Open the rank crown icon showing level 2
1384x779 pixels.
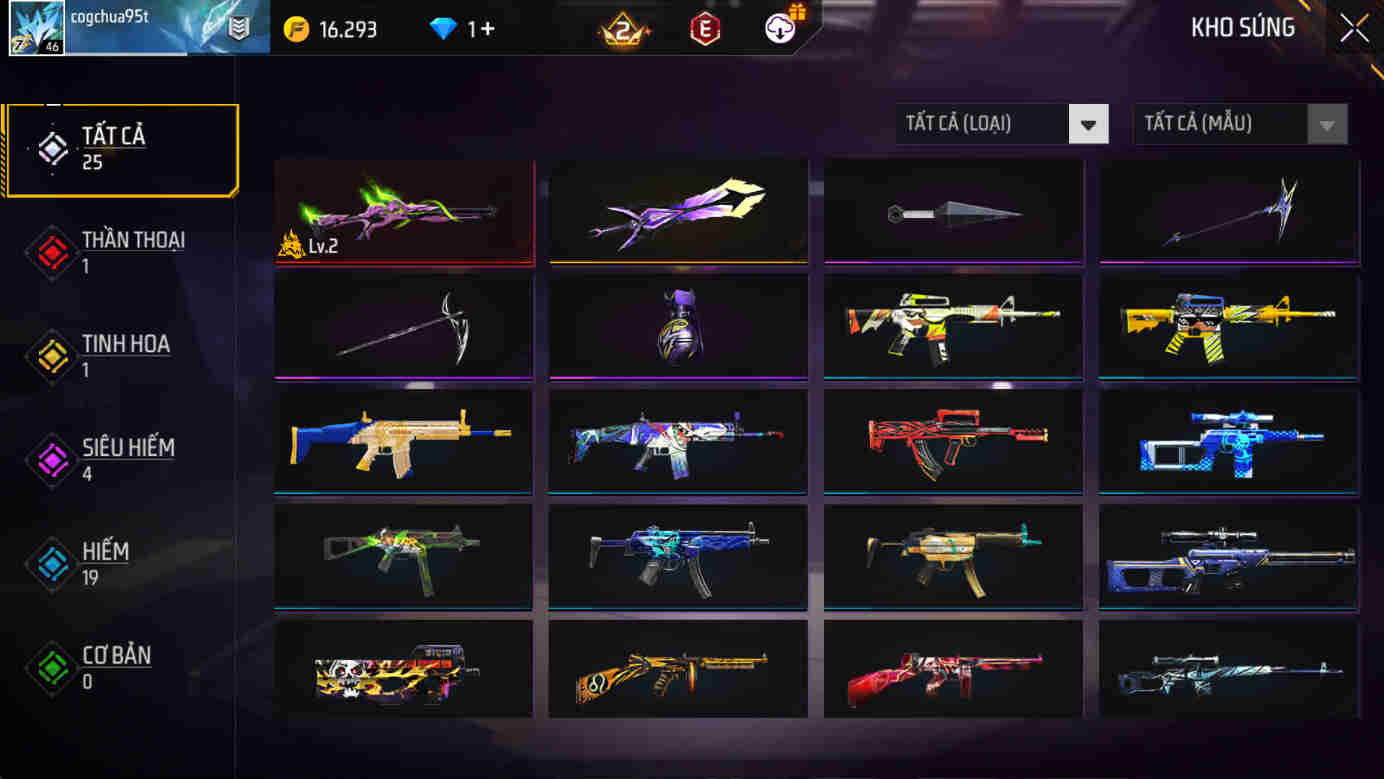click(620, 27)
